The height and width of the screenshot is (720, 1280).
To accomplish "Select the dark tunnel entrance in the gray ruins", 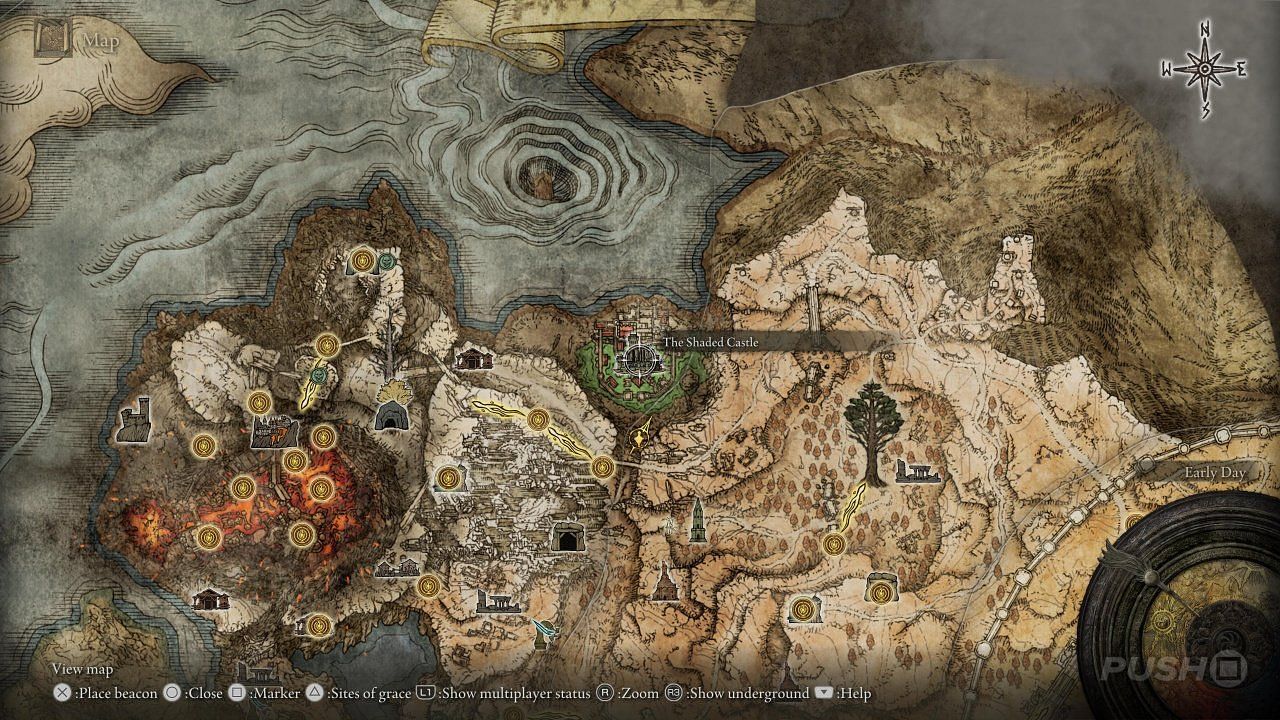I will (x=568, y=539).
